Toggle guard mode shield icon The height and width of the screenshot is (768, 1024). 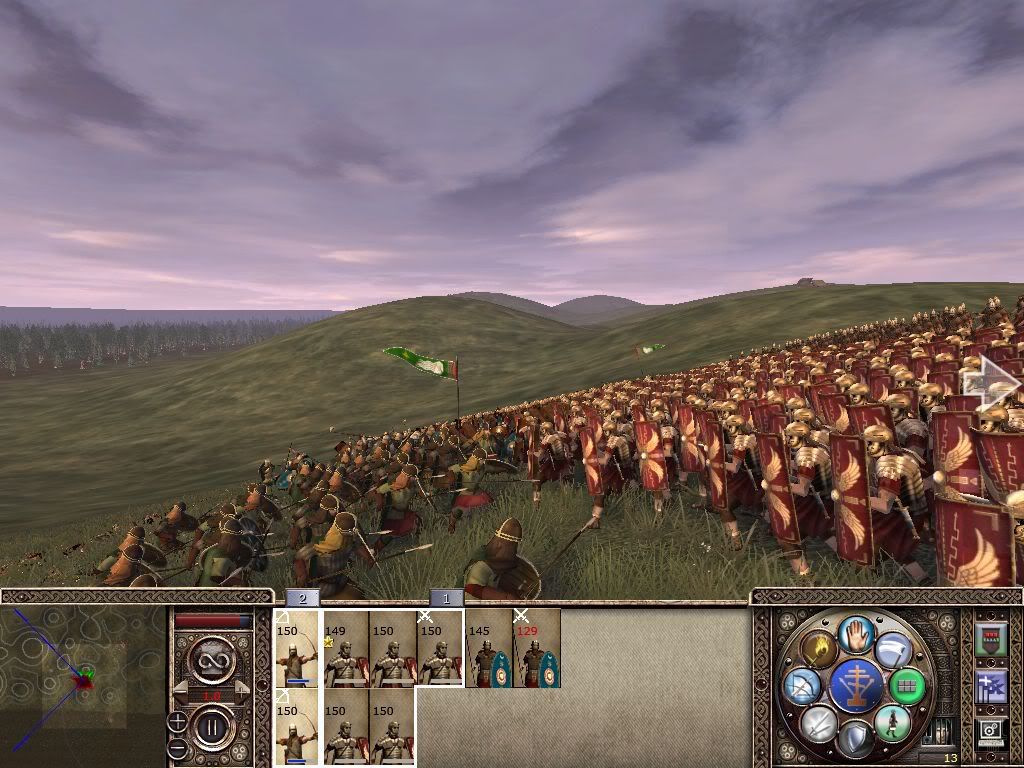(x=856, y=739)
